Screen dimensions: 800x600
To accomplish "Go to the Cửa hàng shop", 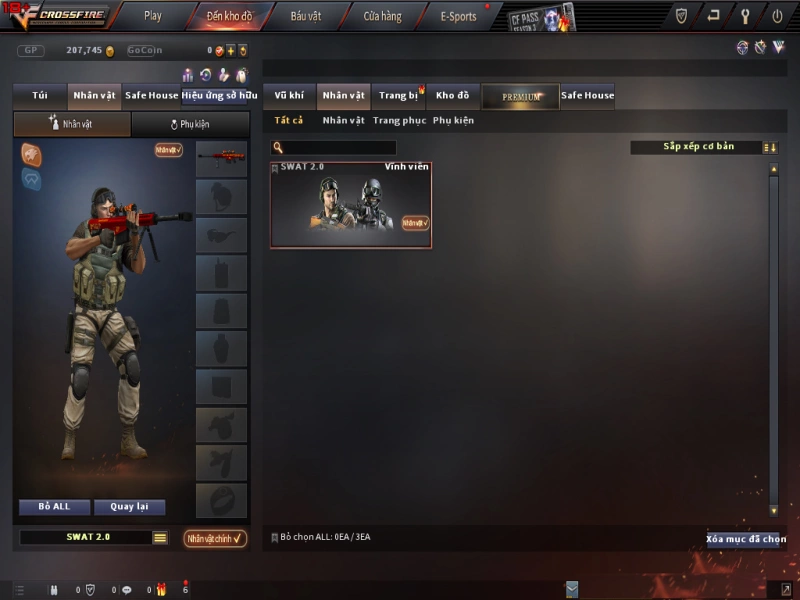I will pos(382,16).
